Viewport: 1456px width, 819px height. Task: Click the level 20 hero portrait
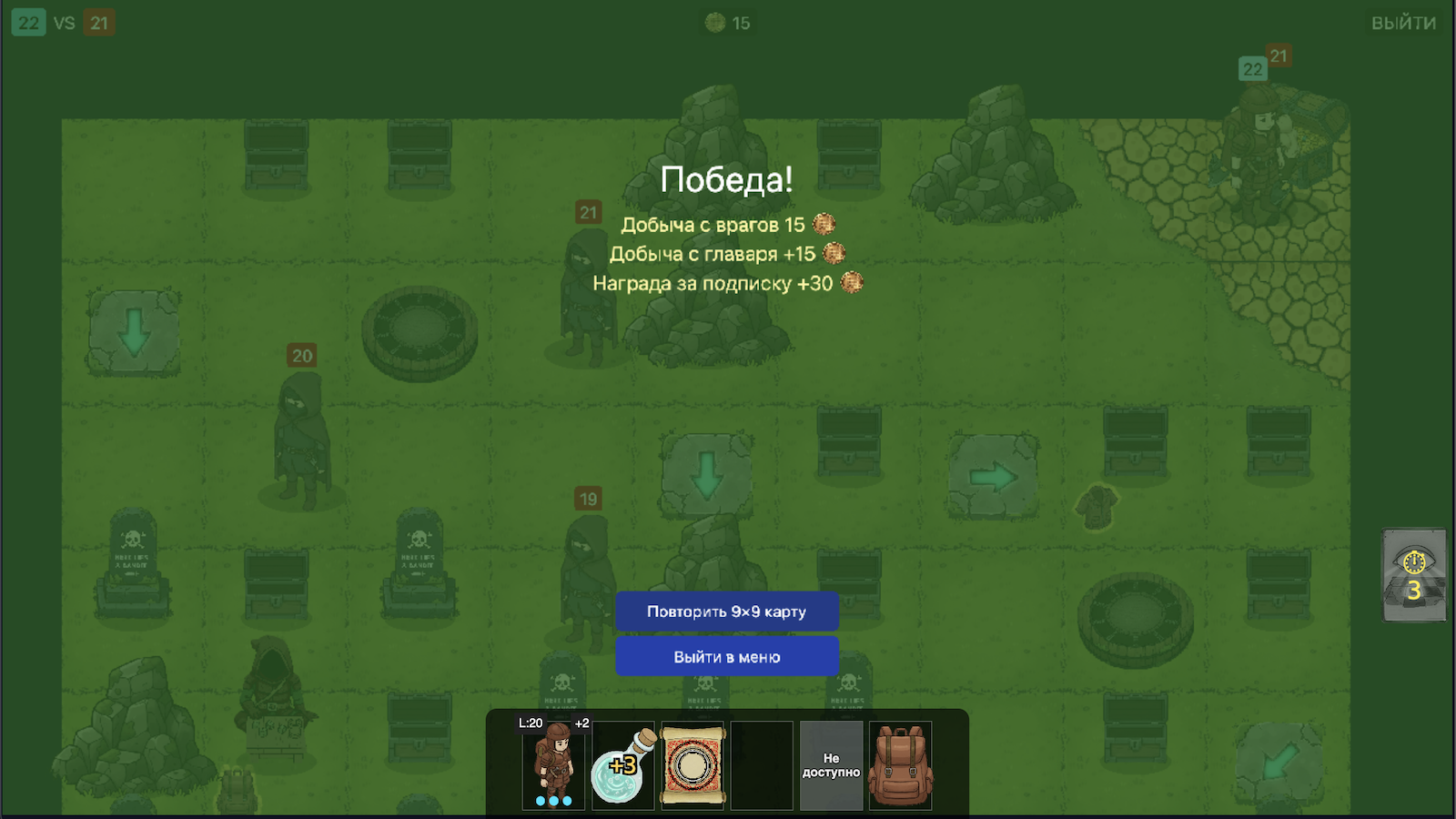tap(551, 764)
